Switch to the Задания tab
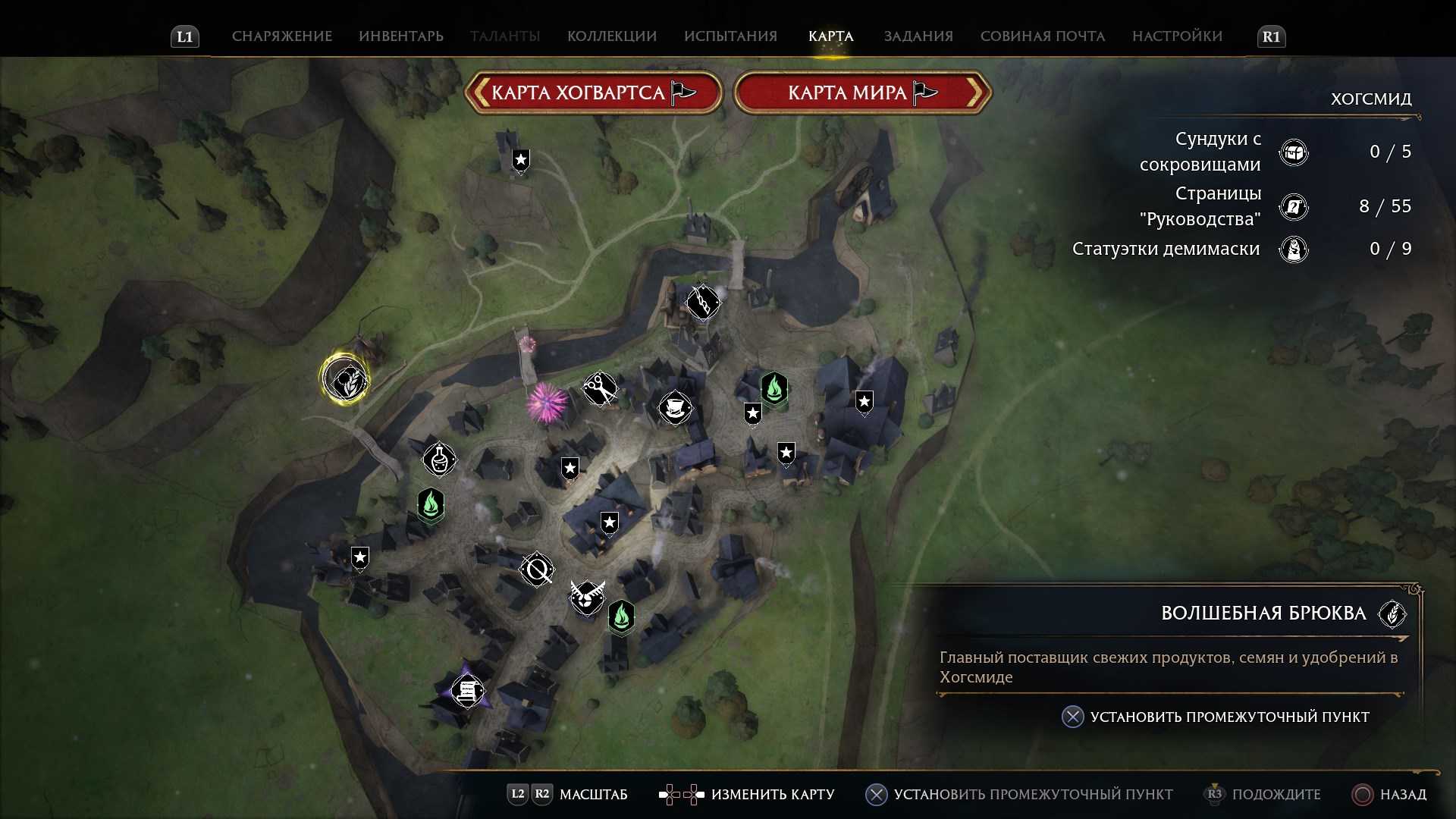 918,36
